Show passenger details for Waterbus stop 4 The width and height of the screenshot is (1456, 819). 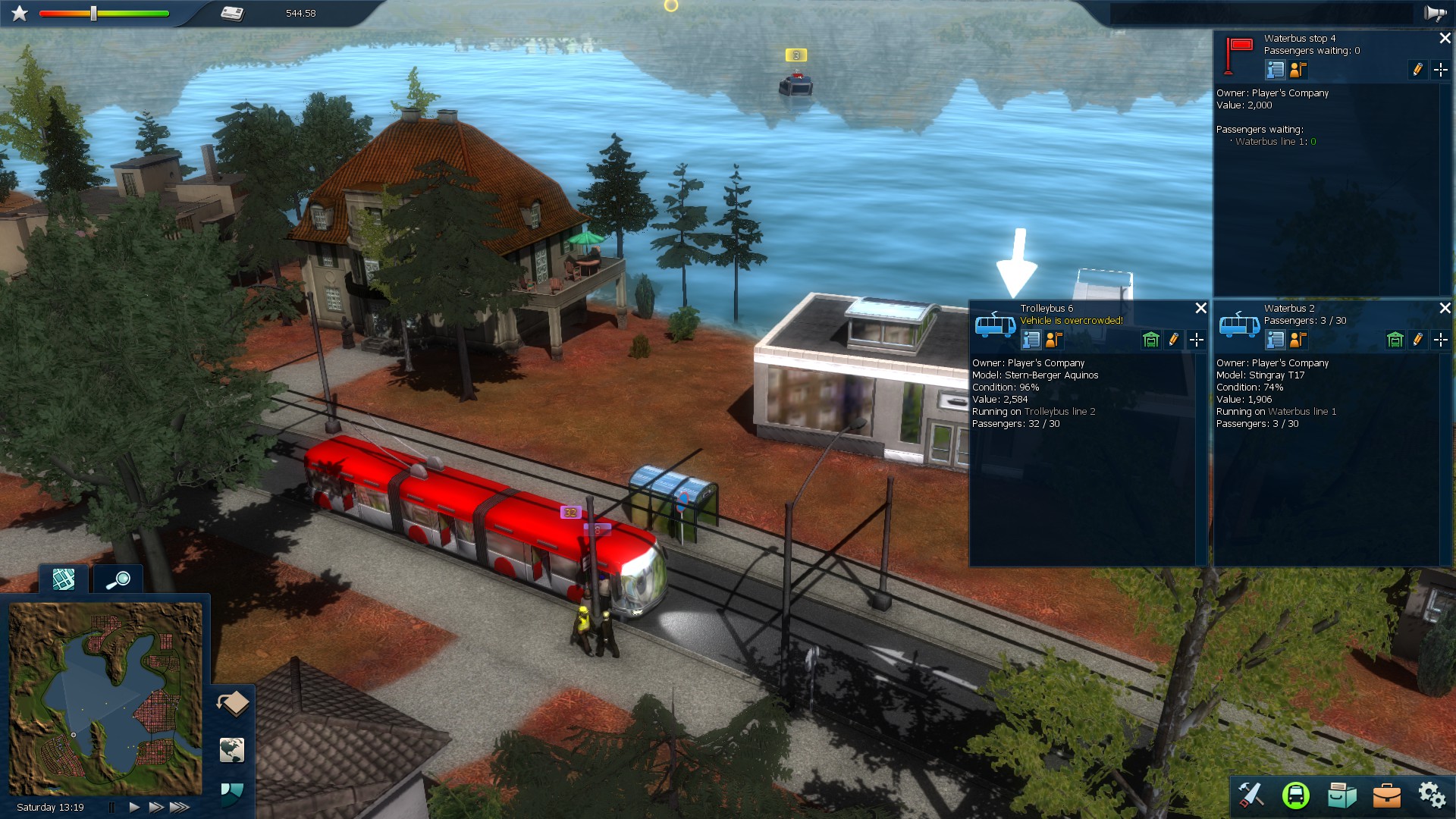[1298, 70]
